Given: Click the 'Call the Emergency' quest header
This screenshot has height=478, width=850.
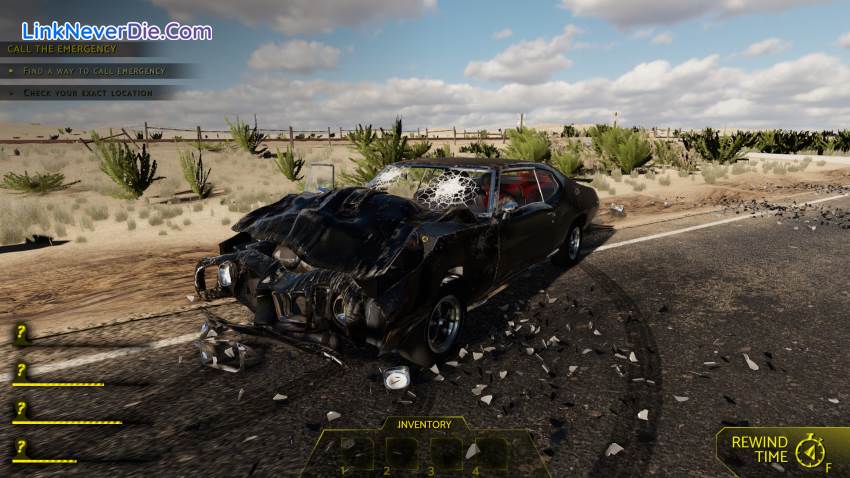Looking at the screenshot, I should pyautogui.click(x=62, y=48).
